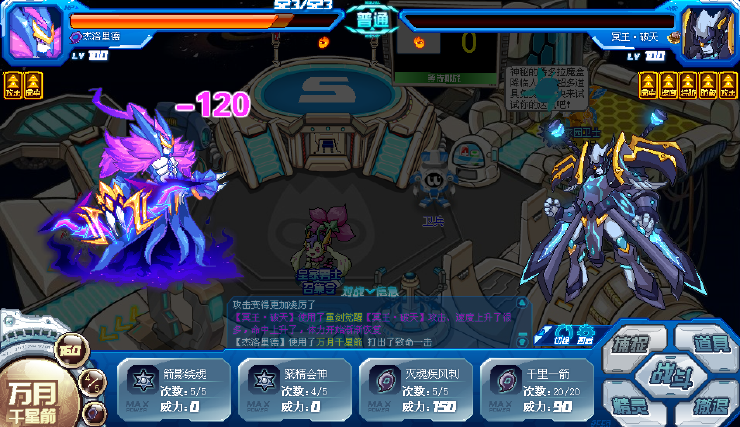Open the 道具 items menu
Image resolution: width=740 pixels, height=427 pixels.
click(x=708, y=343)
